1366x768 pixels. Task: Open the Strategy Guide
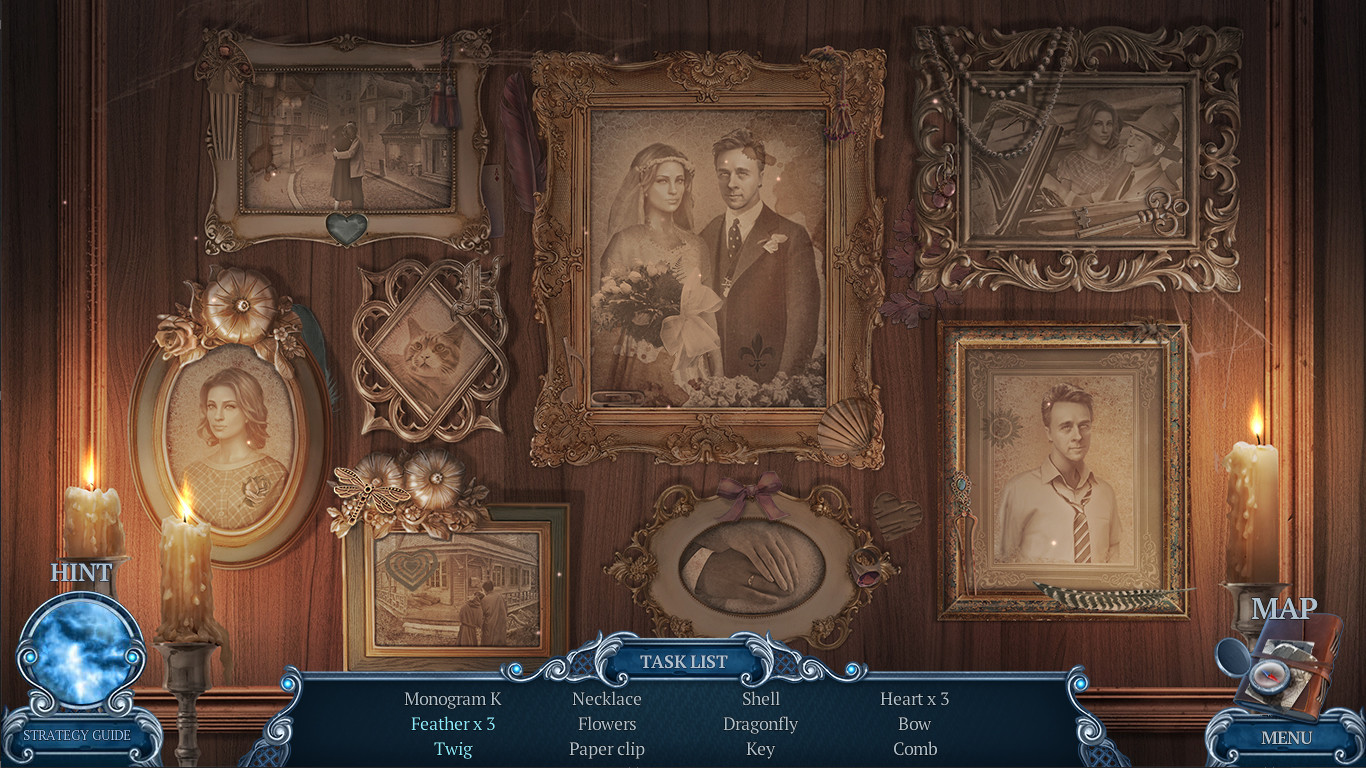coord(80,735)
